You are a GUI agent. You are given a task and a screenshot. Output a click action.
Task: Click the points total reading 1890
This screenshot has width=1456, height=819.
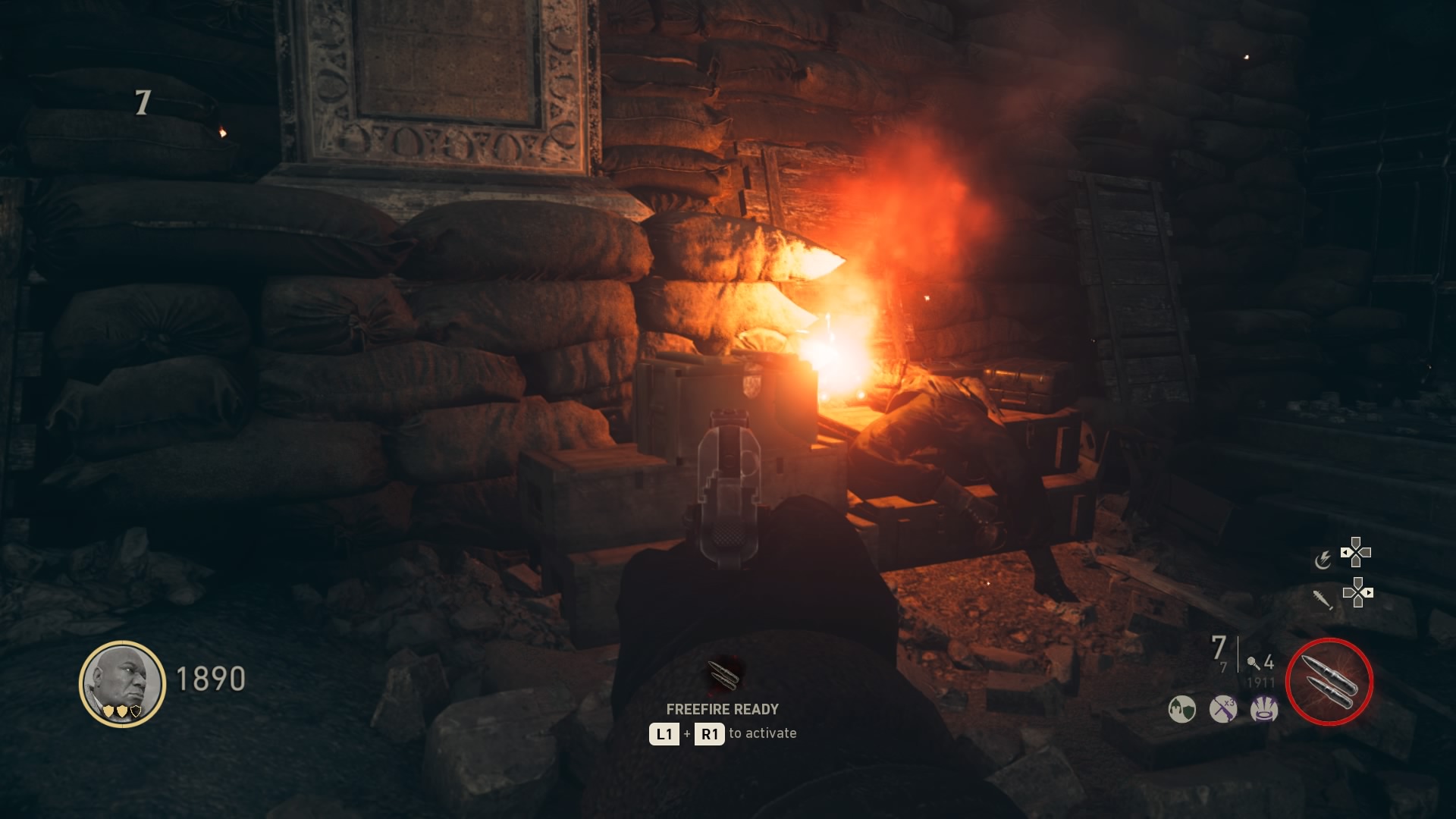(x=210, y=679)
